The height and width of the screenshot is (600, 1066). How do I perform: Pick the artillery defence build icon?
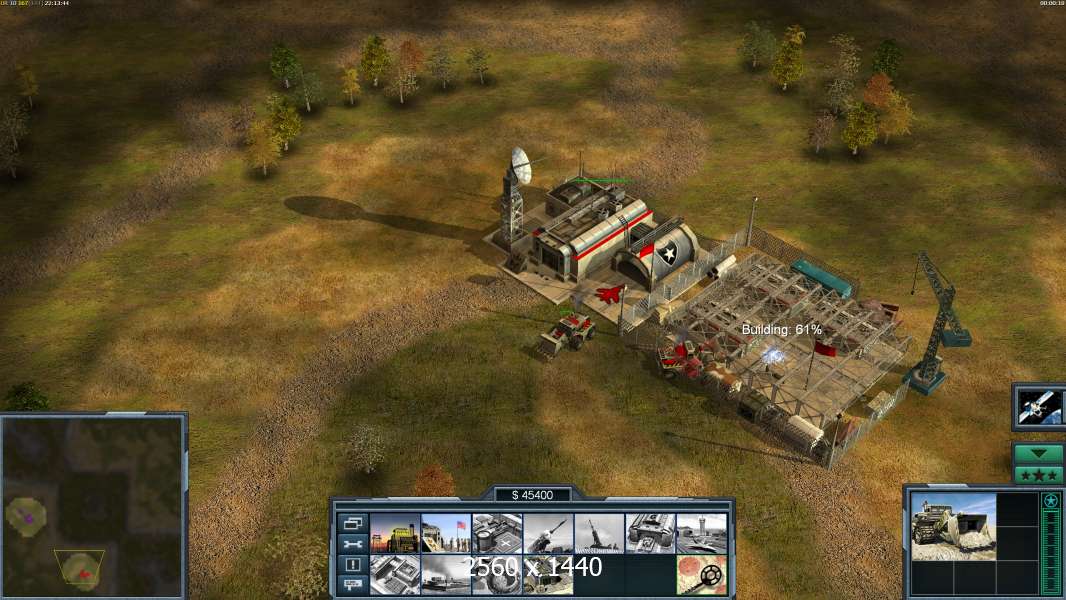click(599, 534)
